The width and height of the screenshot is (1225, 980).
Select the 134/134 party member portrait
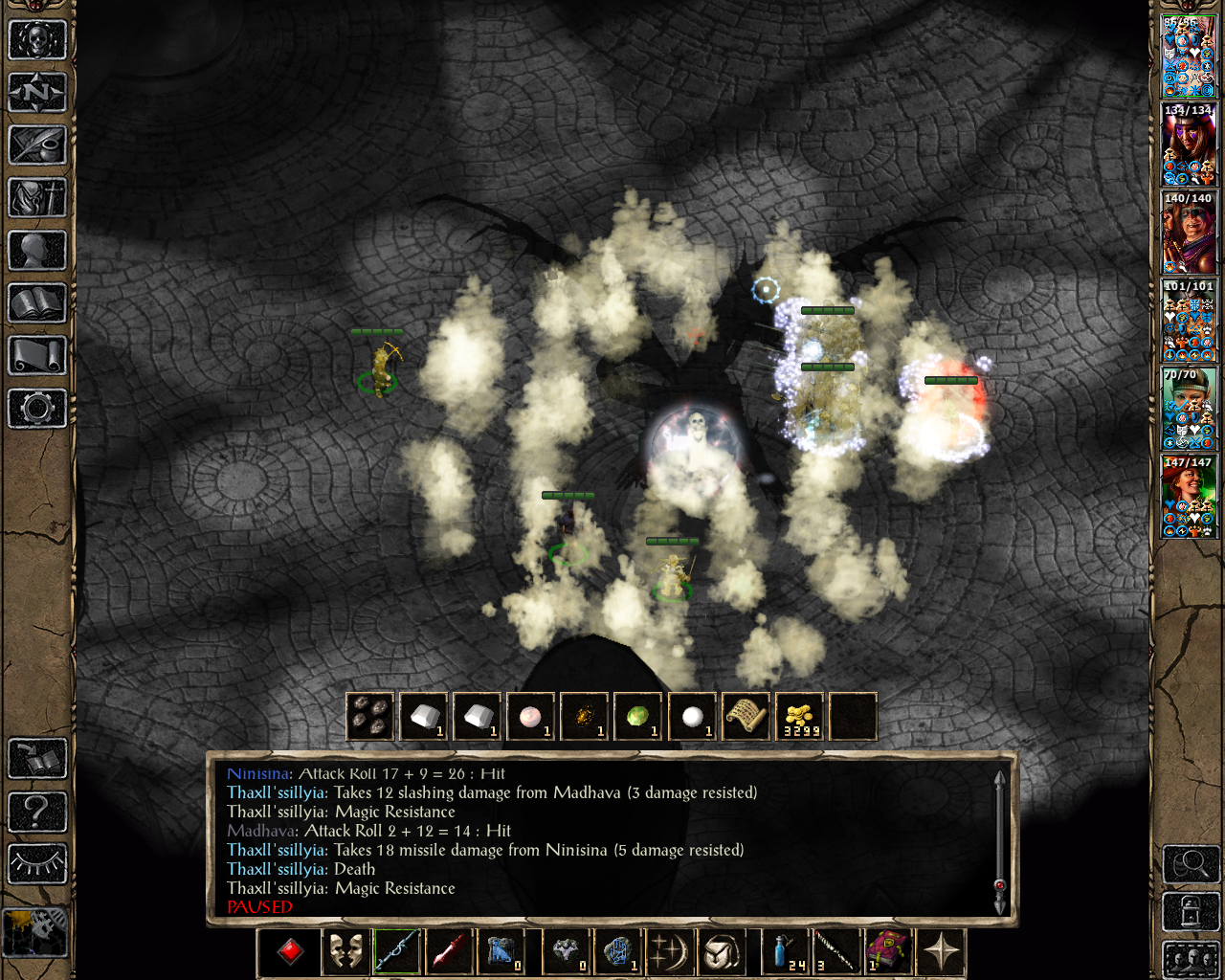[x=1189, y=145]
